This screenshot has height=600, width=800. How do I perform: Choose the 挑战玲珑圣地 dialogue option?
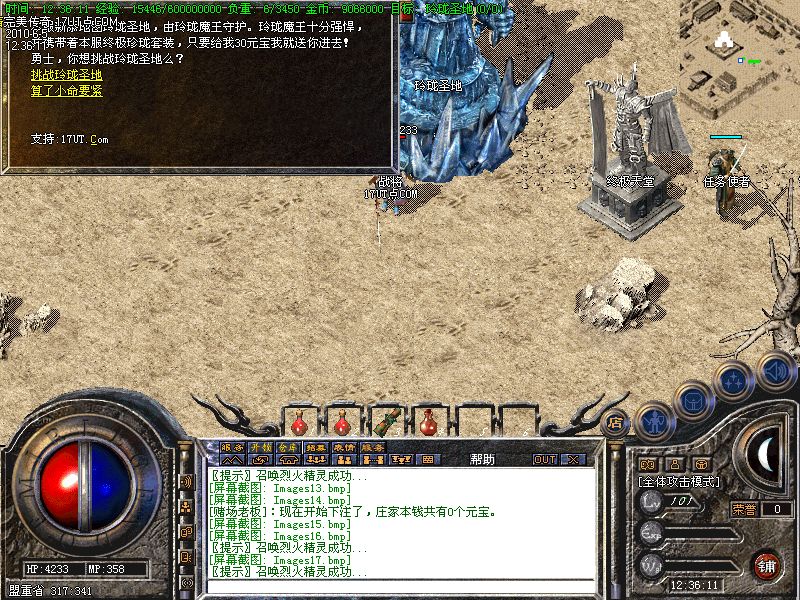(66, 75)
